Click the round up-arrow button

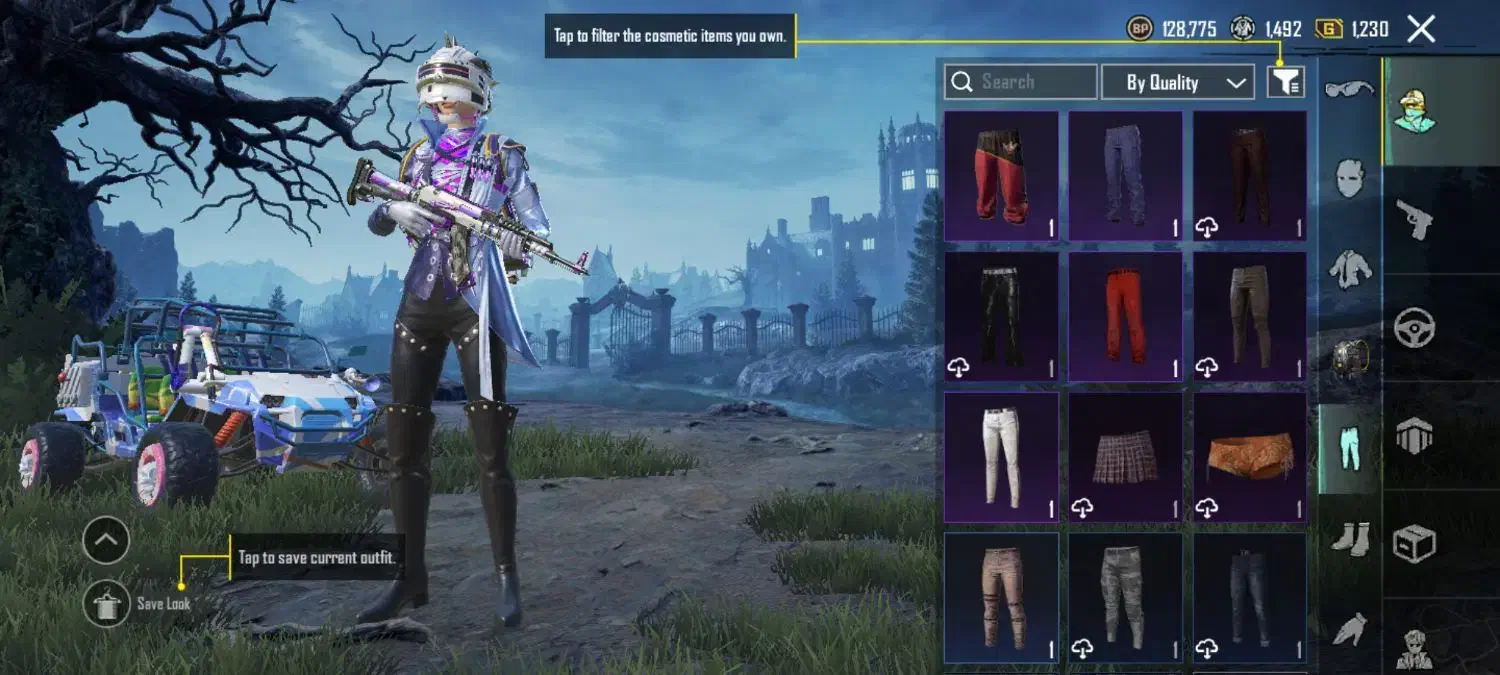pos(106,541)
